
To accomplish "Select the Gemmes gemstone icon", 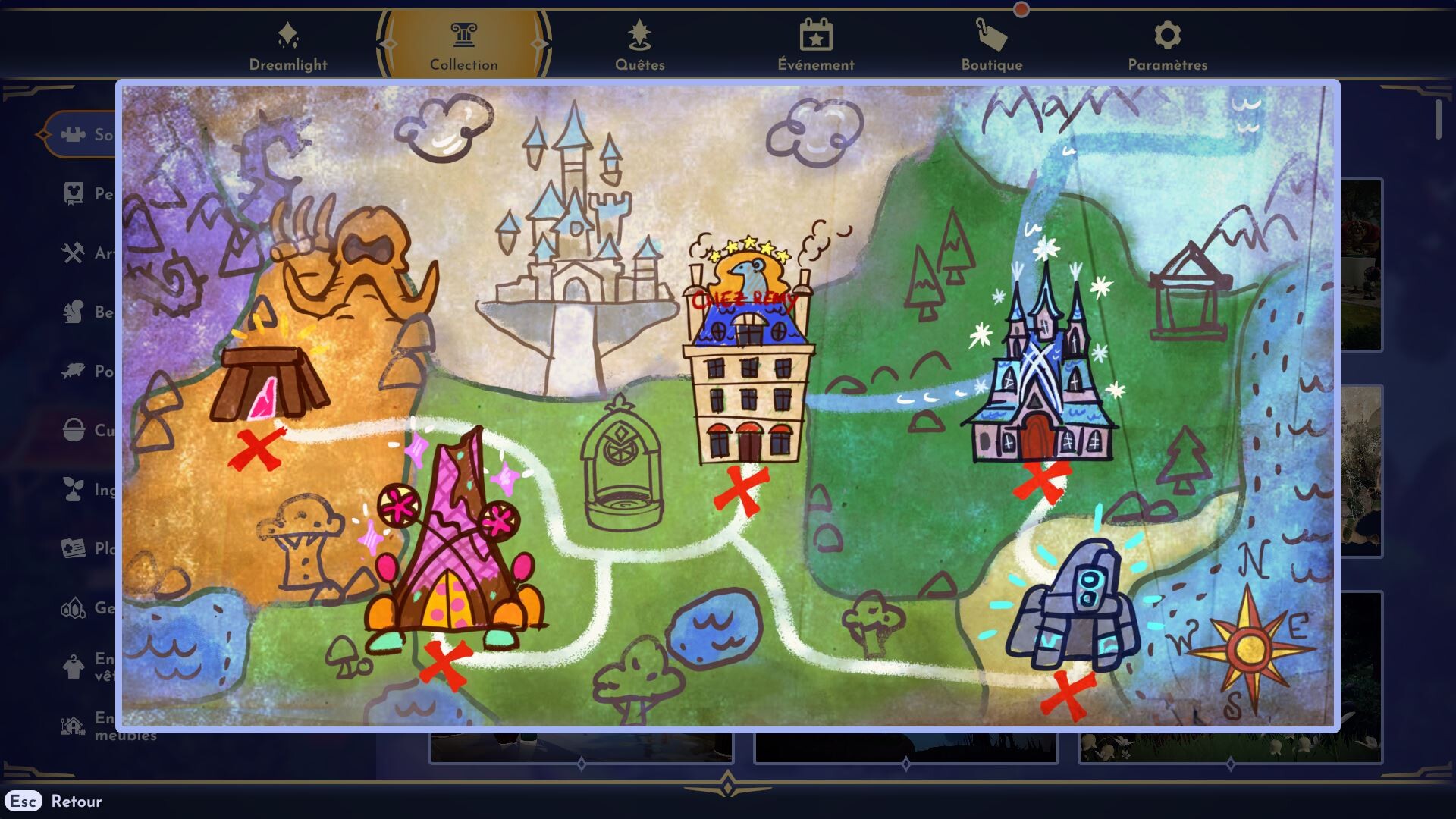I will pyautogui.click(x=72, y=607).
